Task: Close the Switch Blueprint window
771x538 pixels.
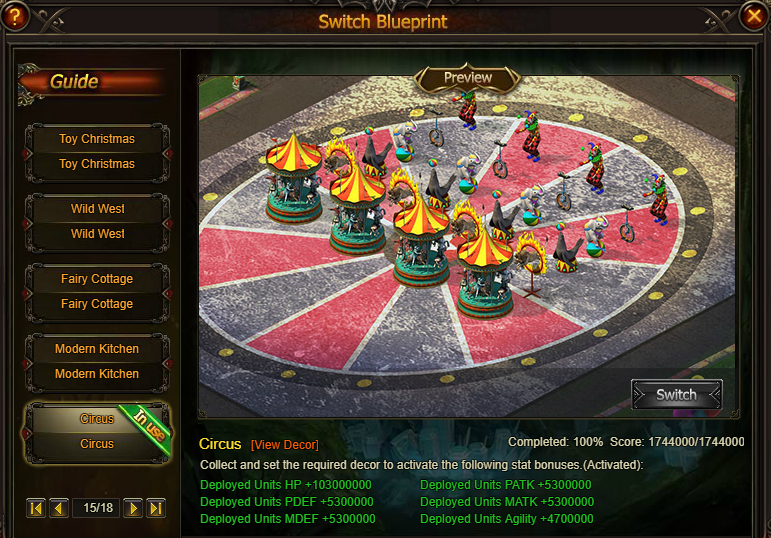Action: [x=753, y=16]
